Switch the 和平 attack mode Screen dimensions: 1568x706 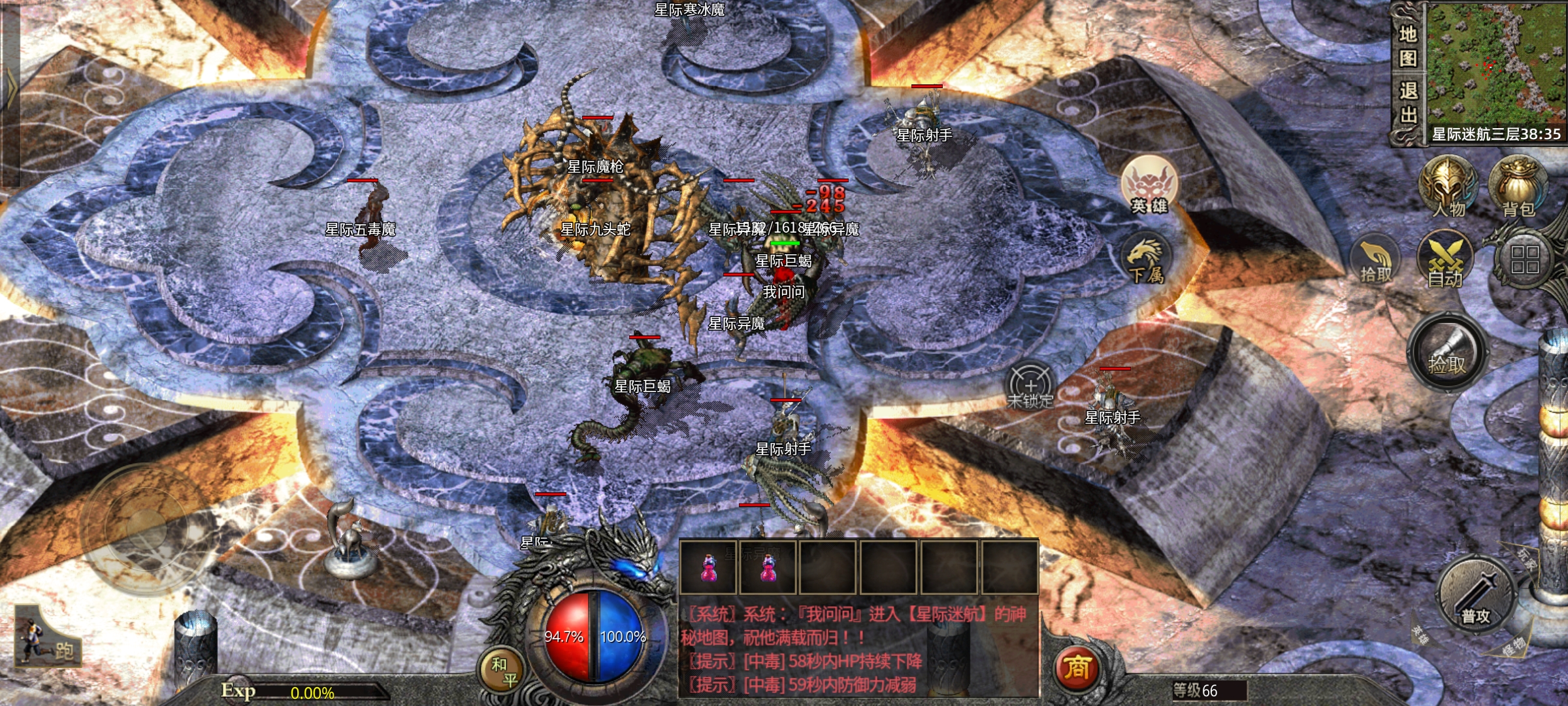(x=503, y=671)
